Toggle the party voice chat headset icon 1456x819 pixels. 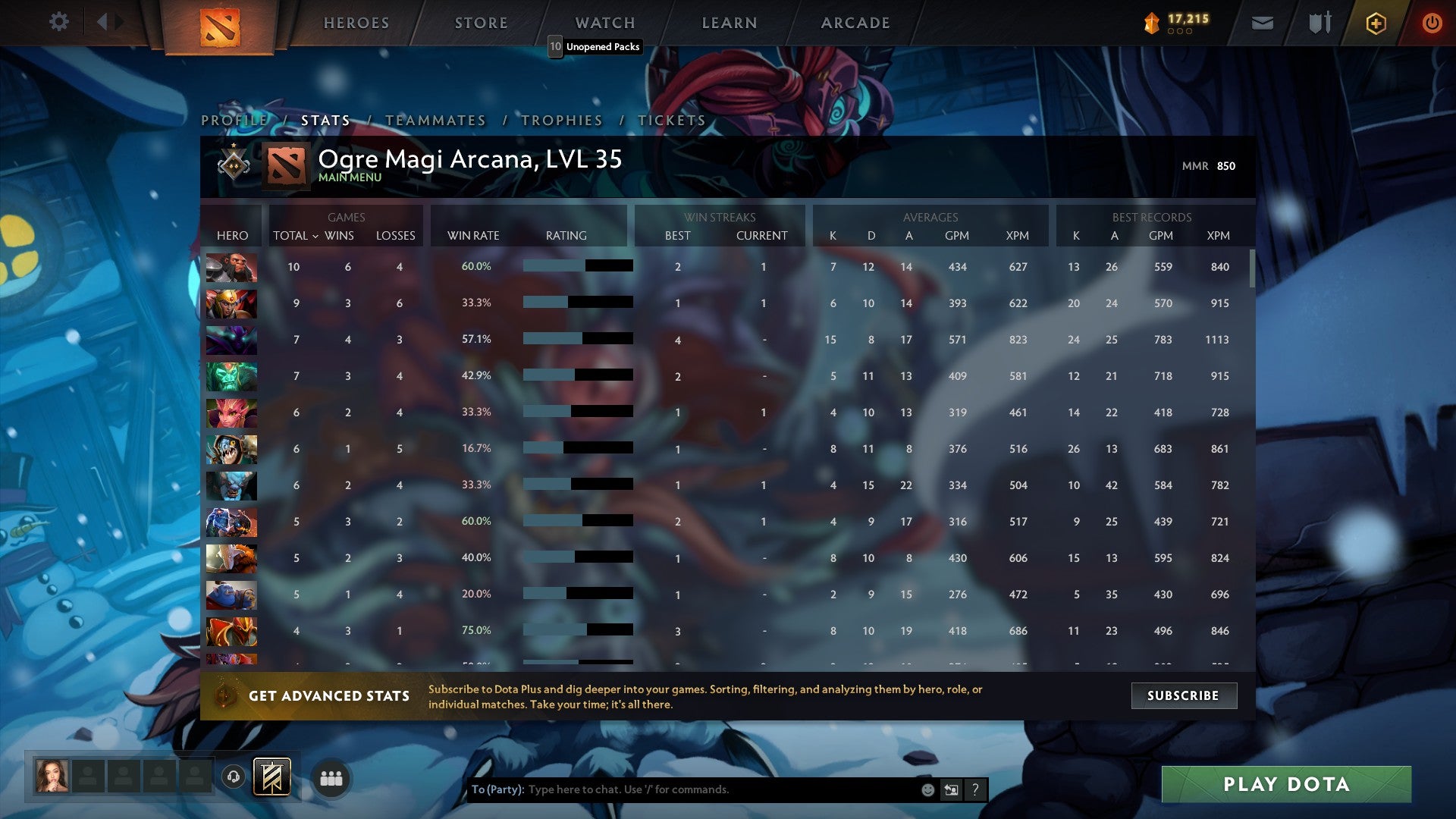point(234,777)
